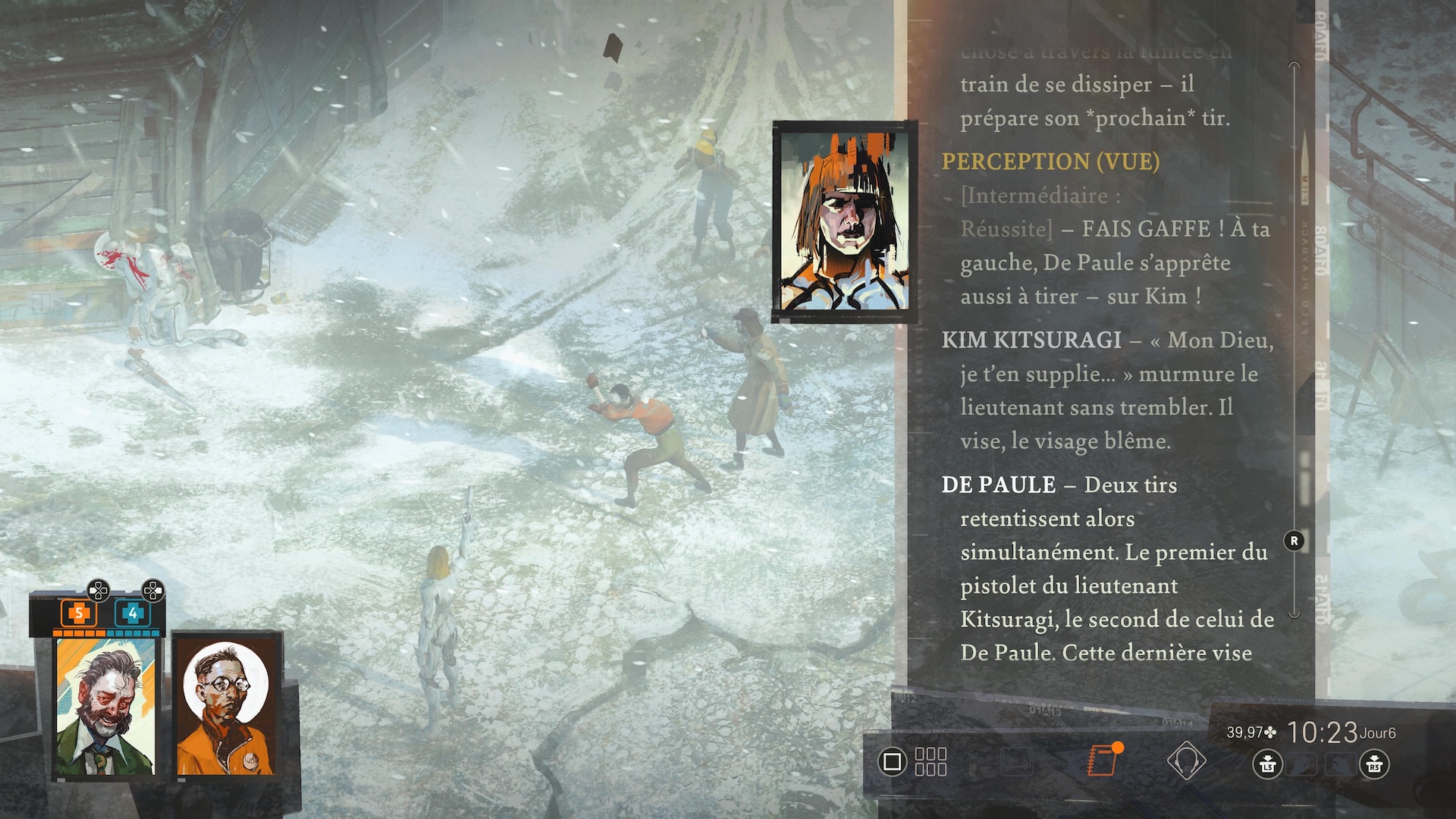The image size is (1456, 819).
Task: Click the dialogue log scrollbar track
Action: pos(1294,341)
